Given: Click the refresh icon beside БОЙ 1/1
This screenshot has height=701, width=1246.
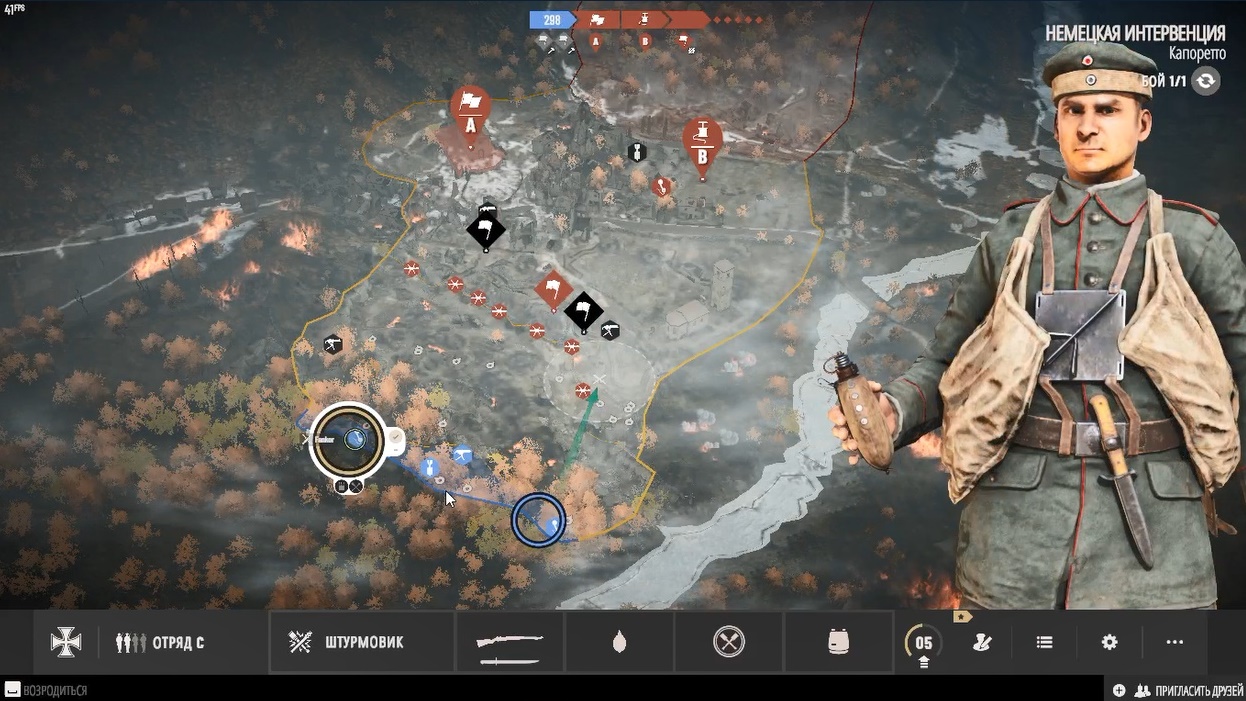Looking at the screenshot, I should click(x=1206, y=81).
